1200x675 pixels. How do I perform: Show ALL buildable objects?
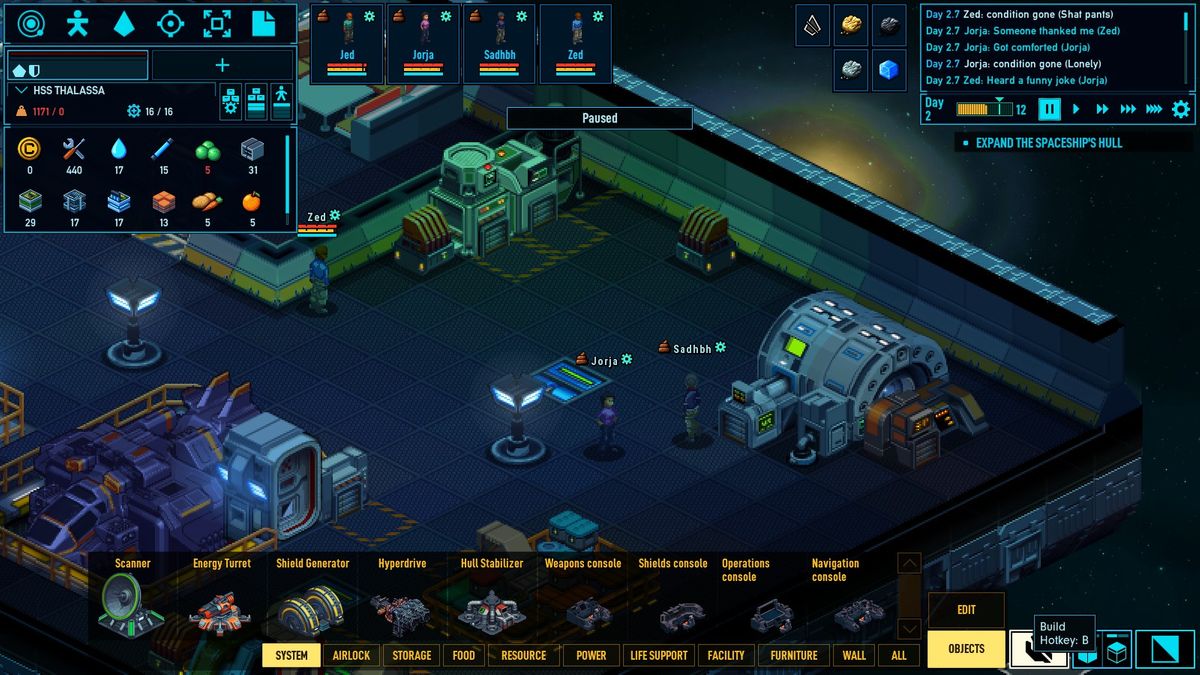(899, 655)
